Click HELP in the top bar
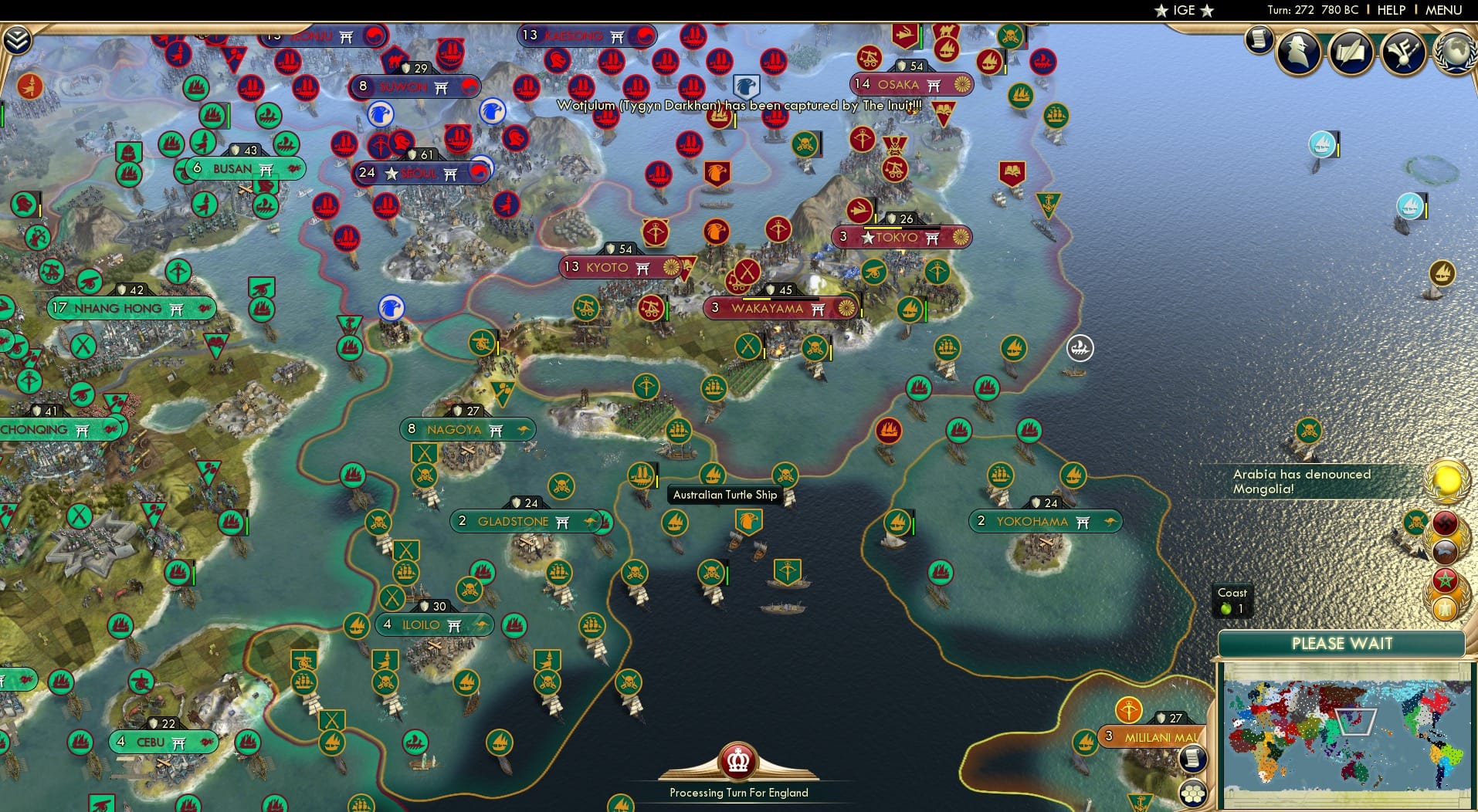The height and width of the screenshot is (812, 1478). (1391, 10)
